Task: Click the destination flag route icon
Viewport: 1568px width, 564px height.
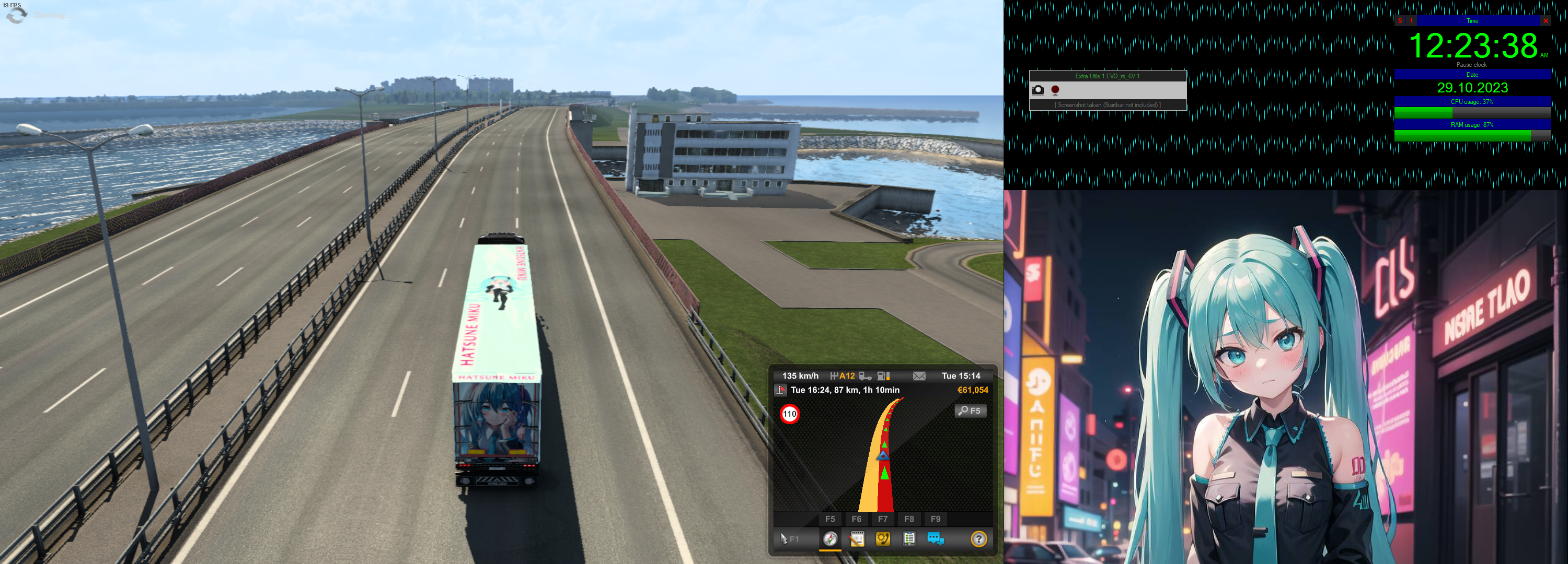Action: 780,390
